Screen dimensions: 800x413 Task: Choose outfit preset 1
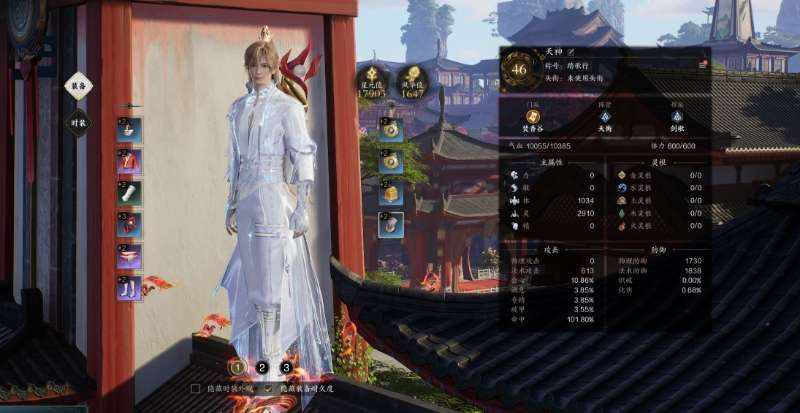coord(238,367)
